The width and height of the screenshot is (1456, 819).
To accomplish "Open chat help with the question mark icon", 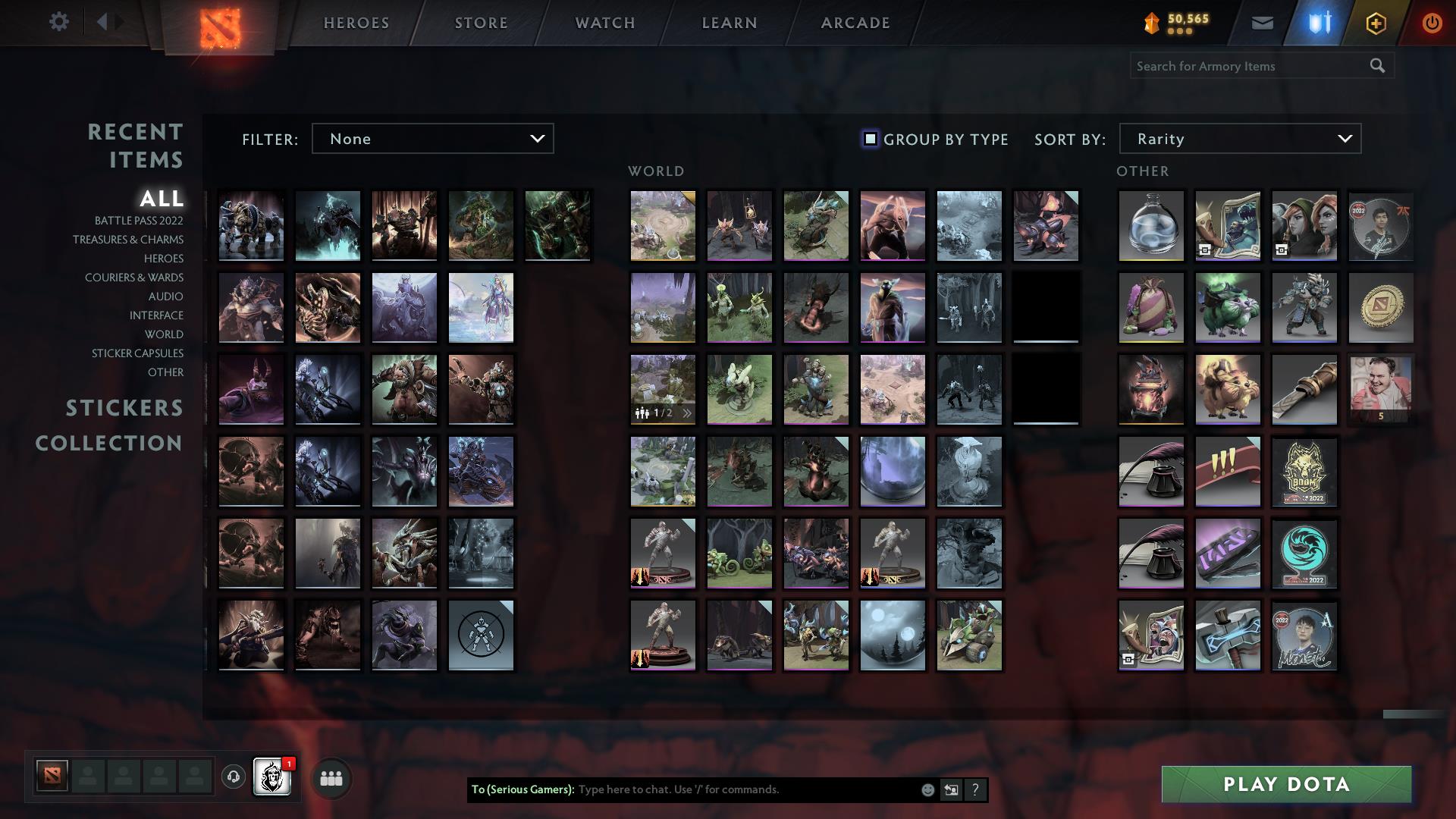I will [x=976, y=789].
